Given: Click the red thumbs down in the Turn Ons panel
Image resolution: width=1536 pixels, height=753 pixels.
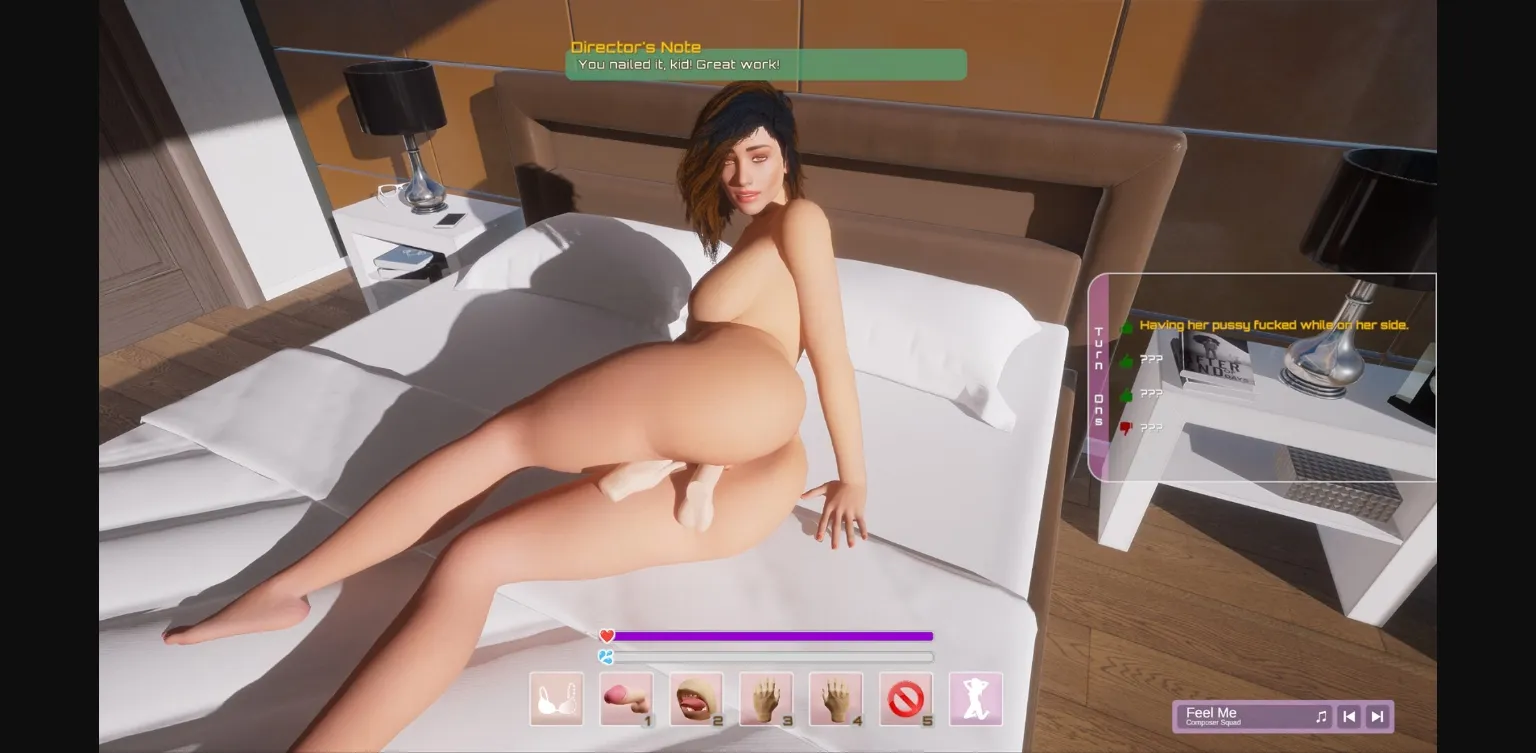Looking at the screenshot, I should [1125, 427].
